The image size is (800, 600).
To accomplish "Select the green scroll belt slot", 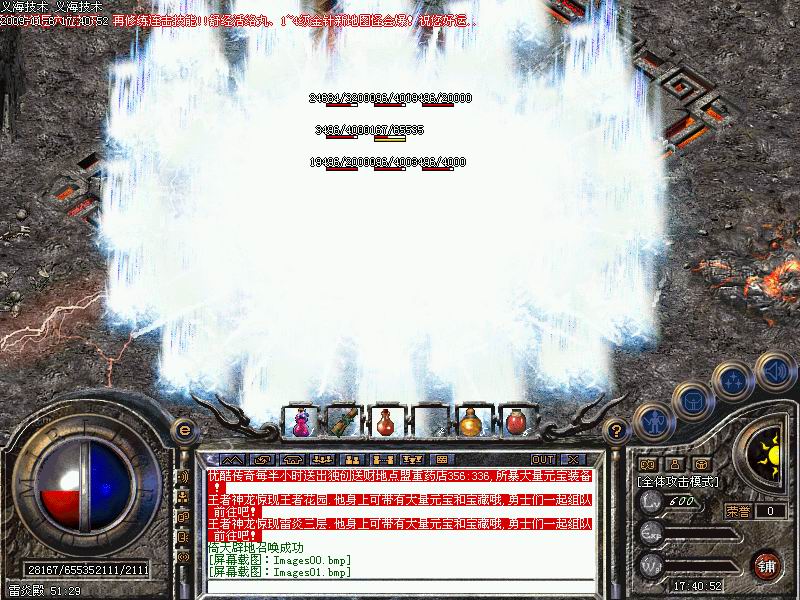I will pos(343,421).
